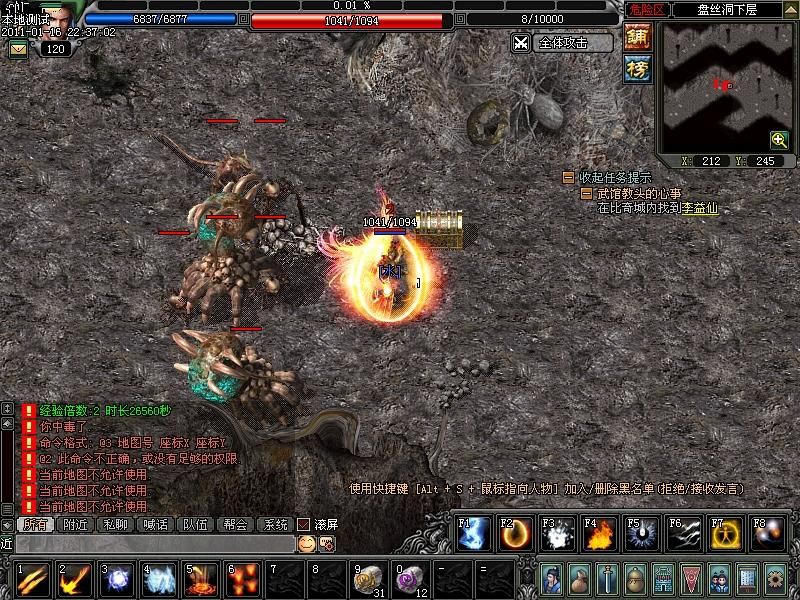Switch to the 私聊 chat tab

[x=115, y=524]
